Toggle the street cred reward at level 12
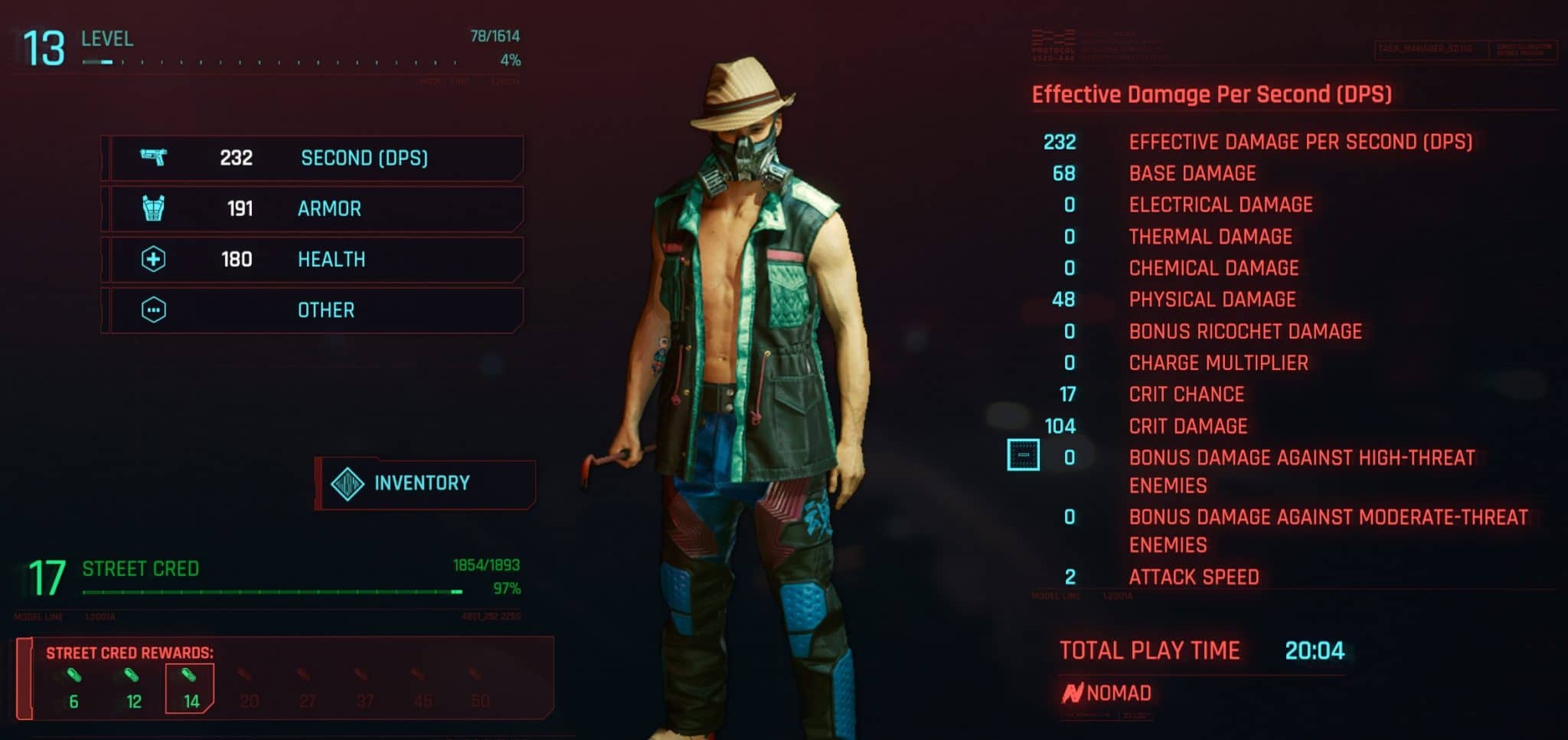This screenshot has width=1568, height=740. [x=132, y=676]
